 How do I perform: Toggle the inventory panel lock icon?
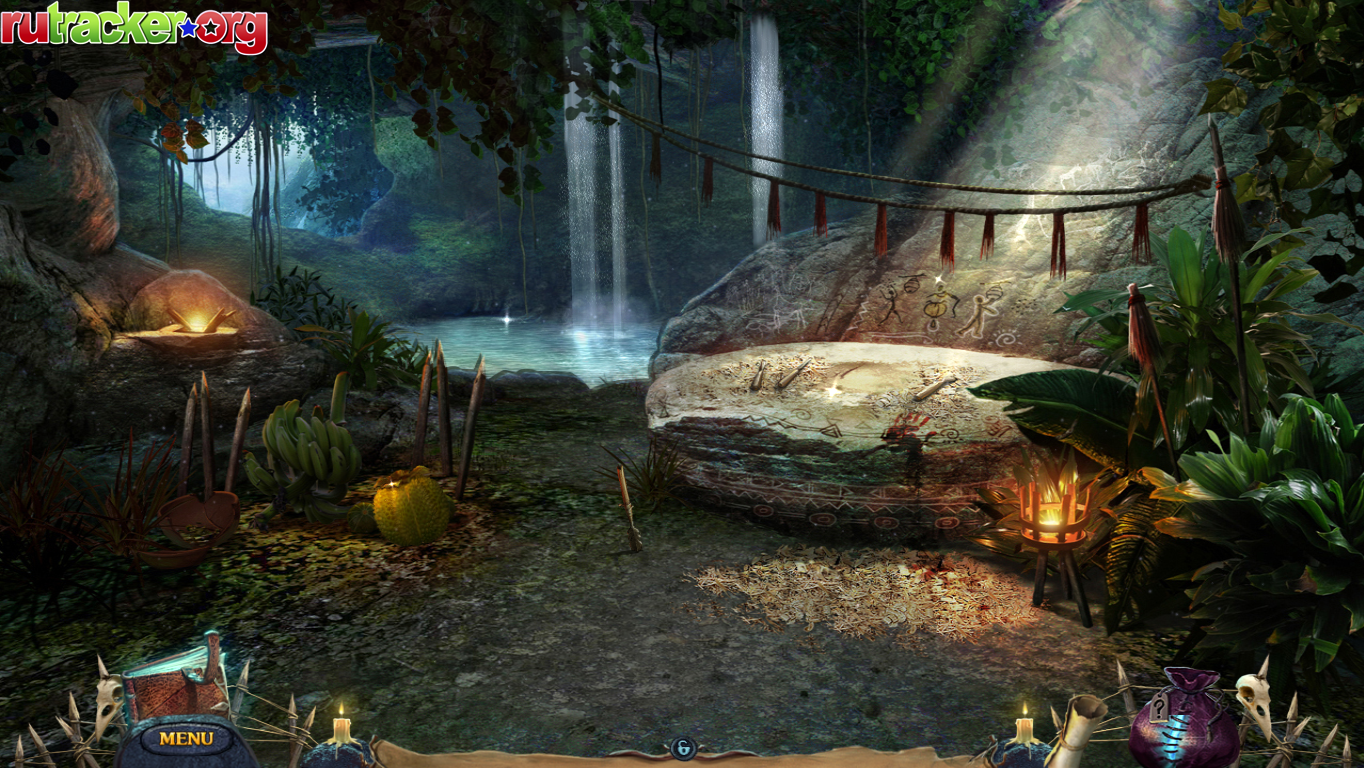683,748
